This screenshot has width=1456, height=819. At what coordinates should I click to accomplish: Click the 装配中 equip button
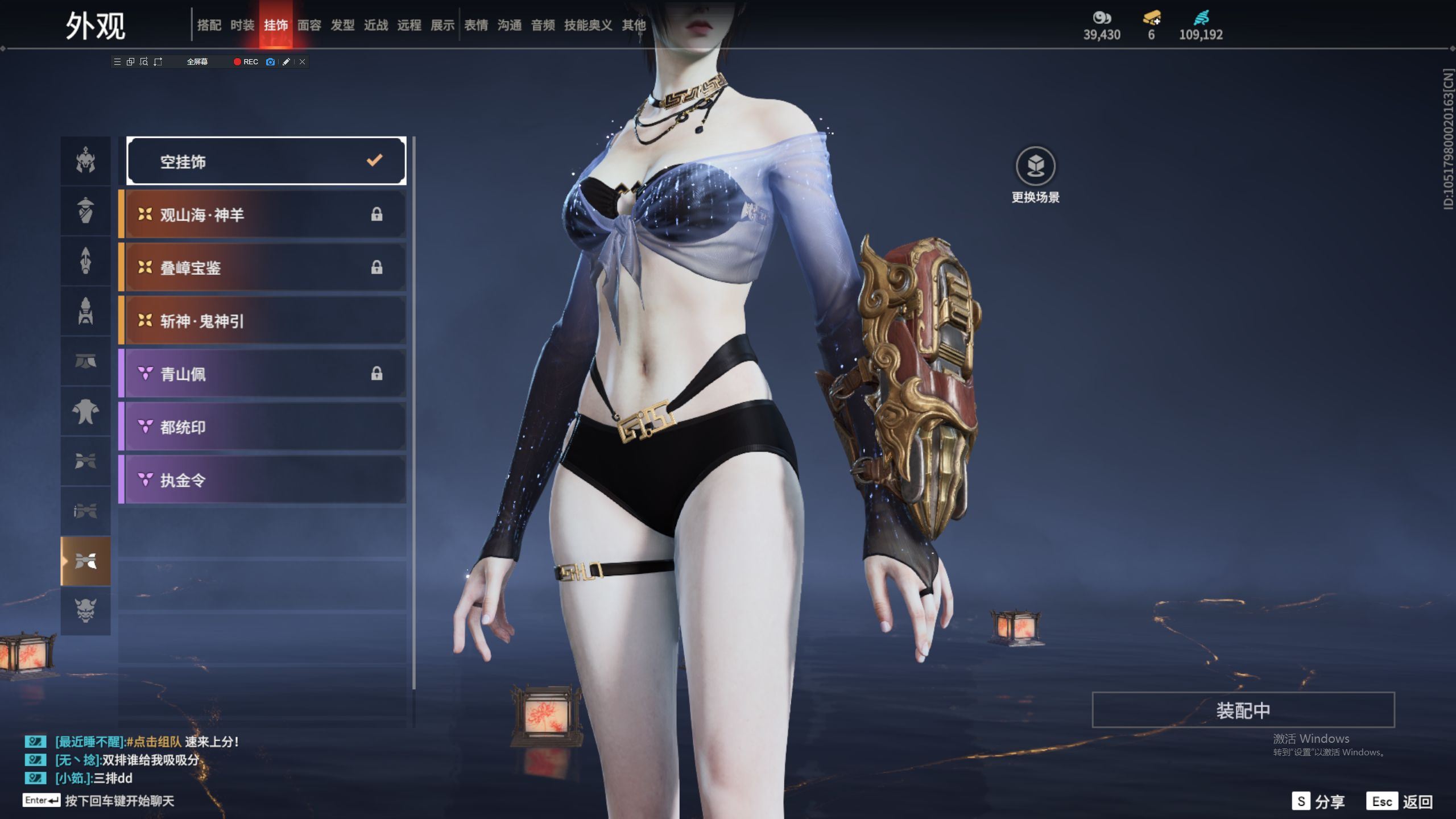(x=1243, y=710)
